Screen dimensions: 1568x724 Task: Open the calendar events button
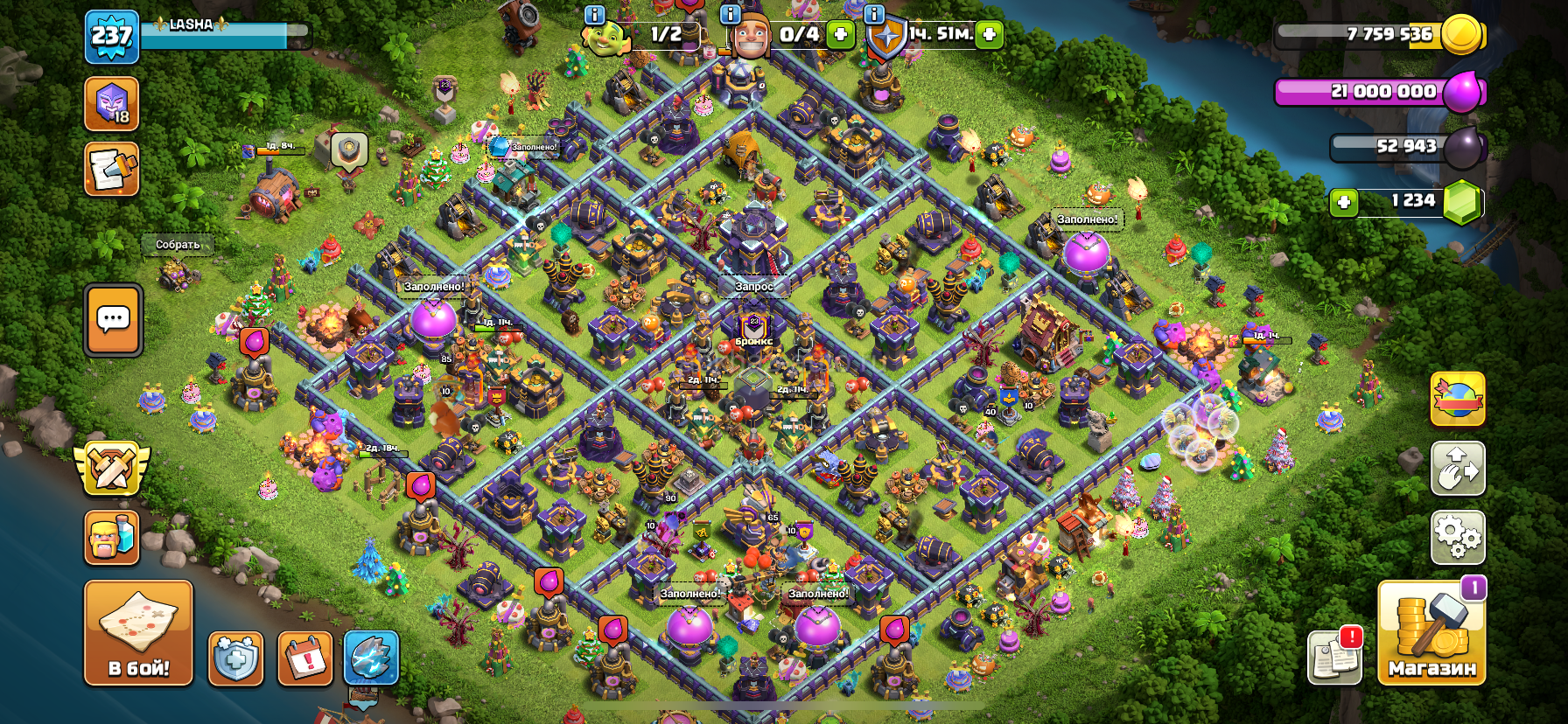coord(304,658)
